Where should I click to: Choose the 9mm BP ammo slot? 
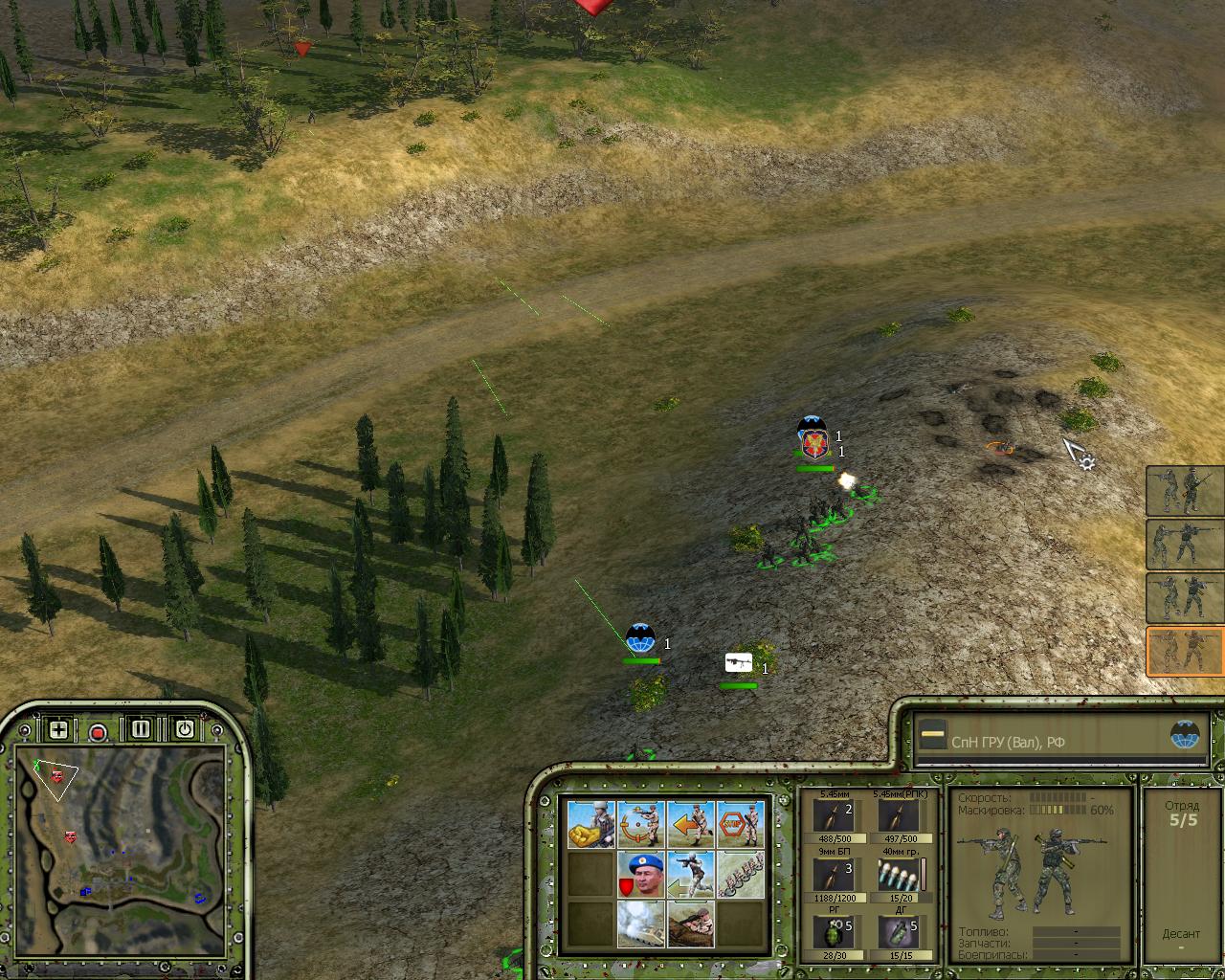tap(833, 875)
